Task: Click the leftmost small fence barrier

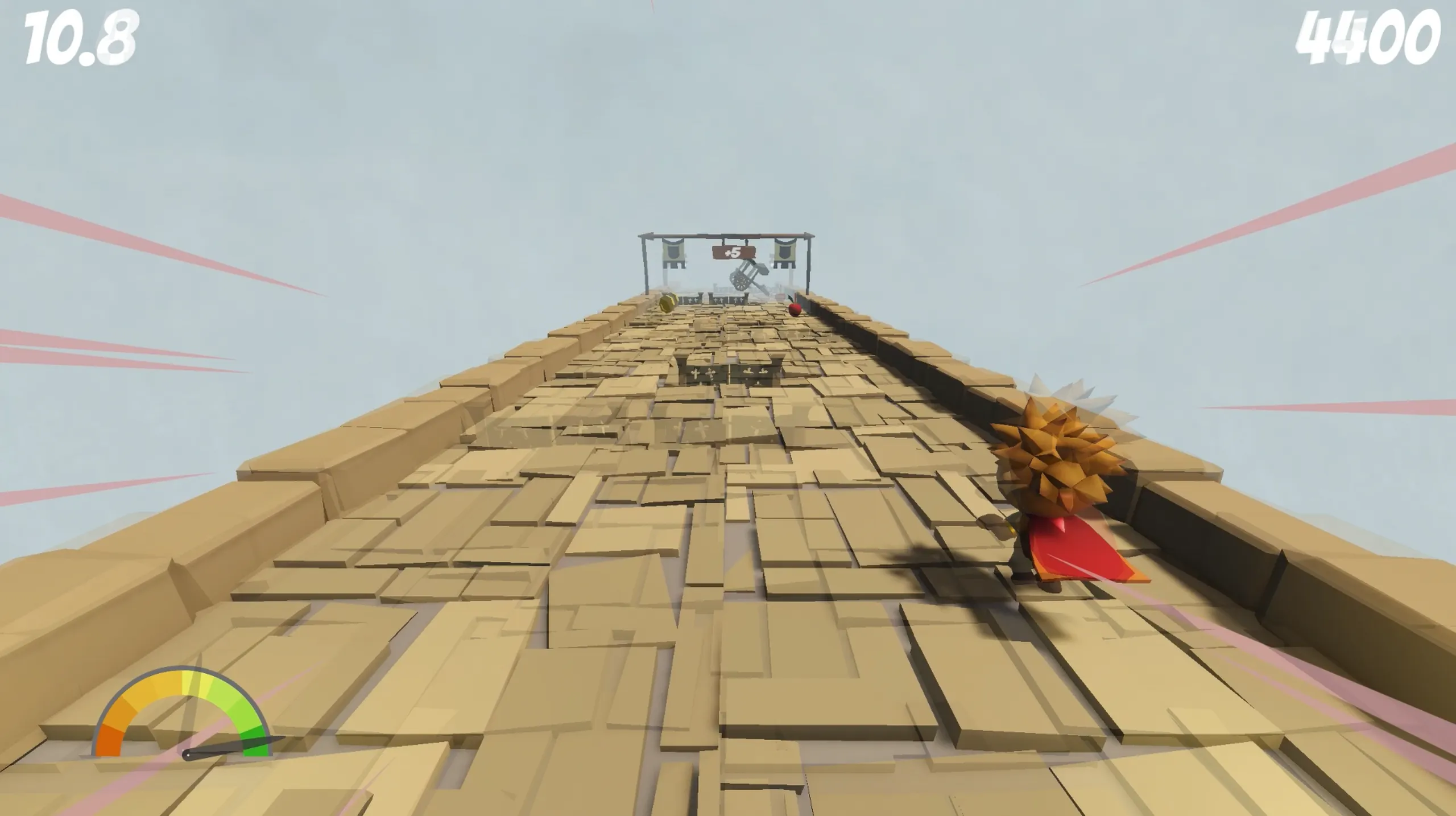Action: (692, 300)
